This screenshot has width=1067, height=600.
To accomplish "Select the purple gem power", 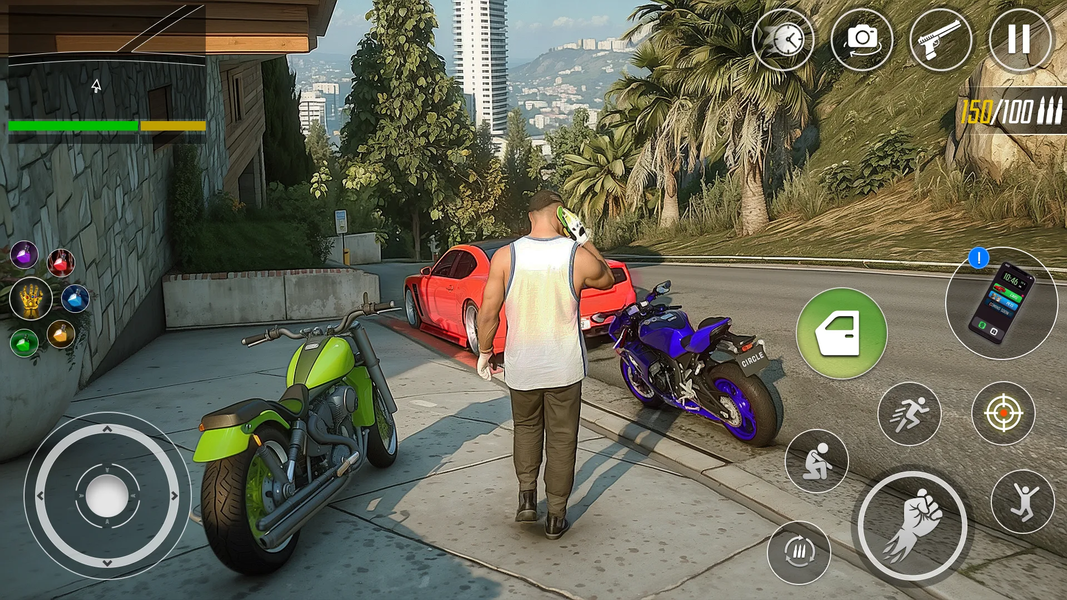I will [x=24, y=254].
